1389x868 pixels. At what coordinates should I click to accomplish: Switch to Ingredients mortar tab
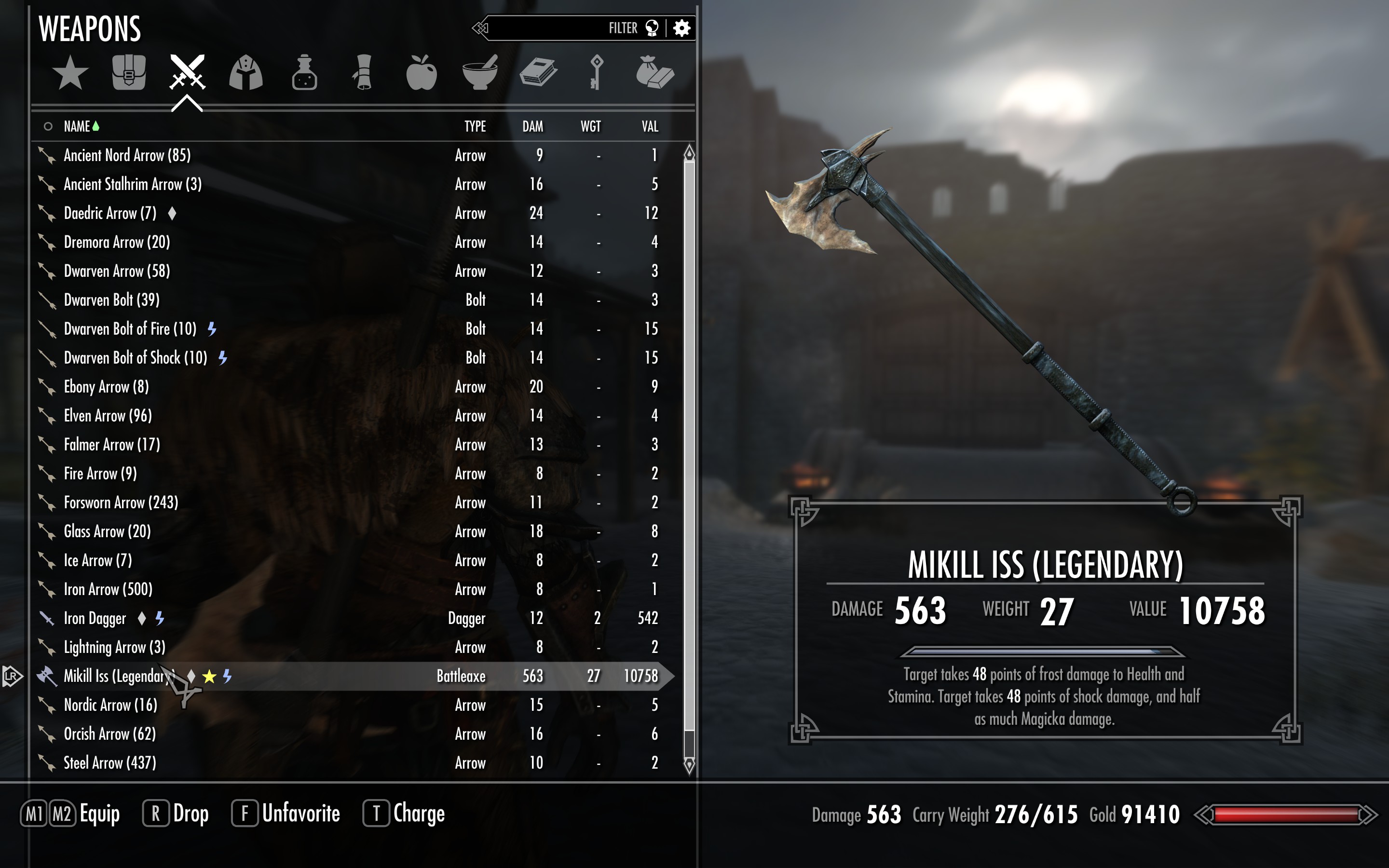click(x=480, y=73)
